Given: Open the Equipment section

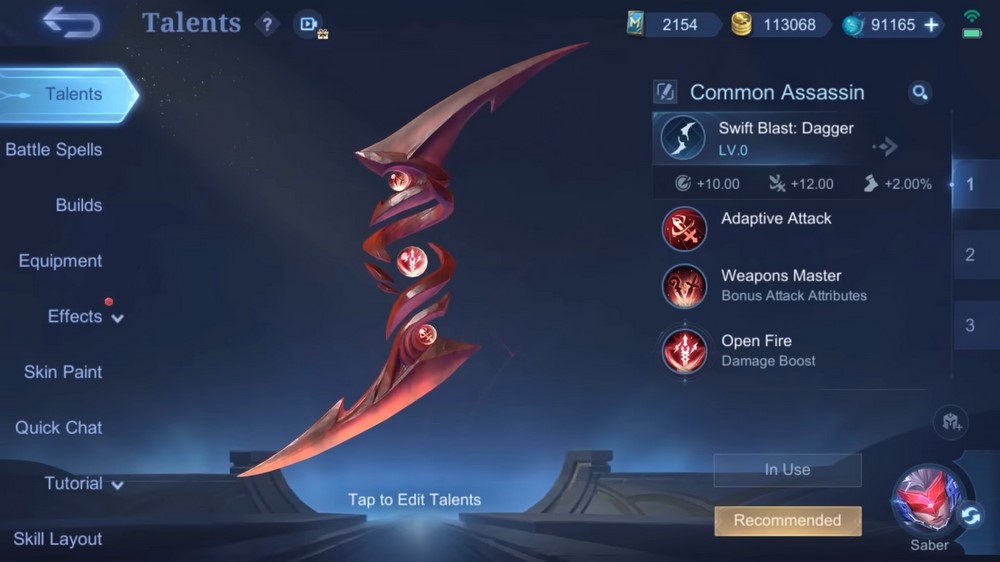Looking at the screenshot, I should 60,261.
